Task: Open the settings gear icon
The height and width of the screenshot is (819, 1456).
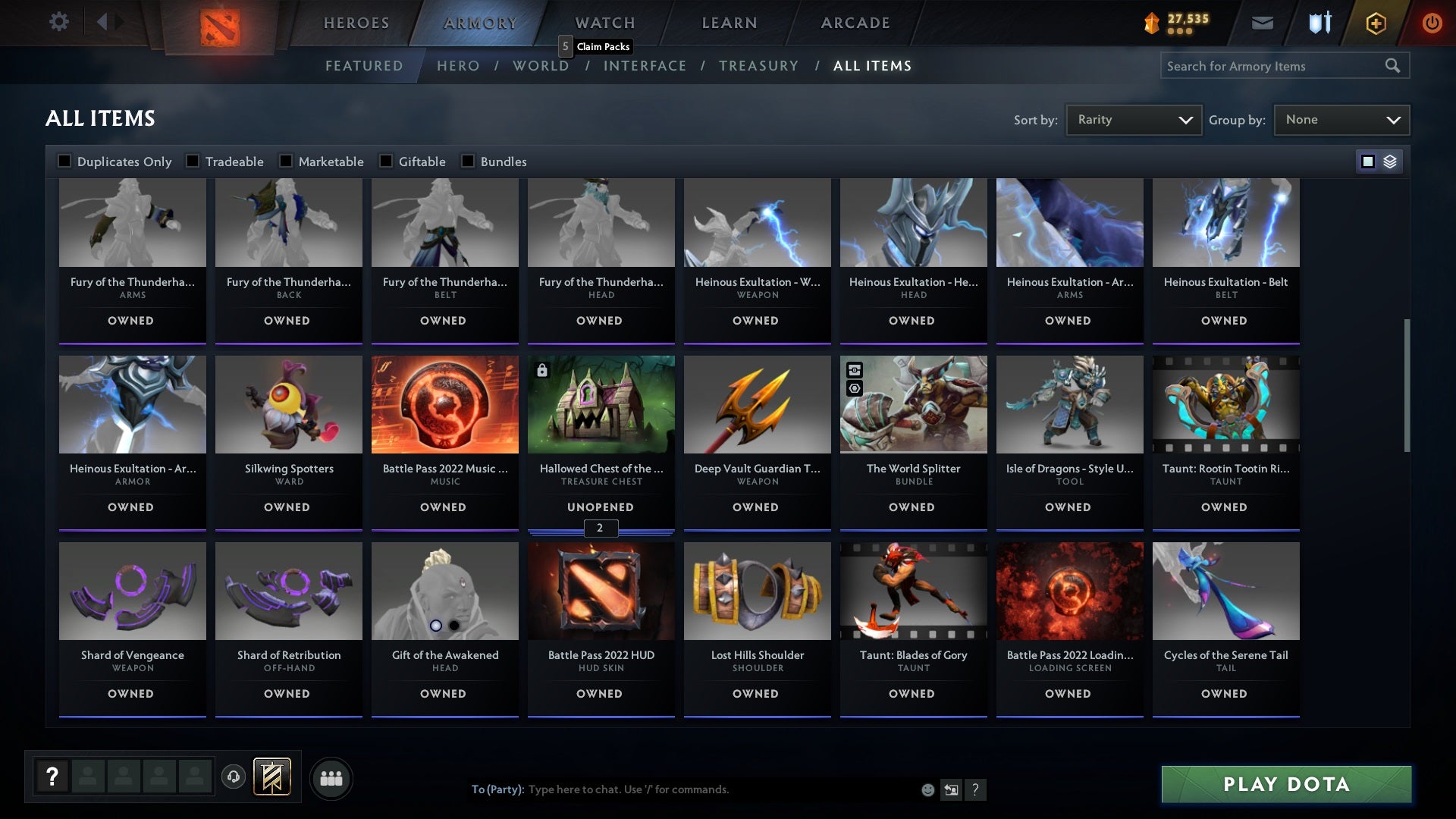Action: pyautogui.click(x=59, y=22)
